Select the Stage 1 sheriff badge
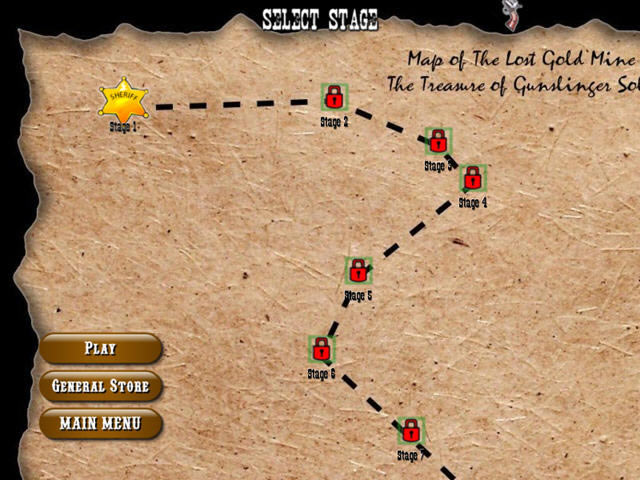Viewport: 640px width, 480px height. [x=124, y=100]
